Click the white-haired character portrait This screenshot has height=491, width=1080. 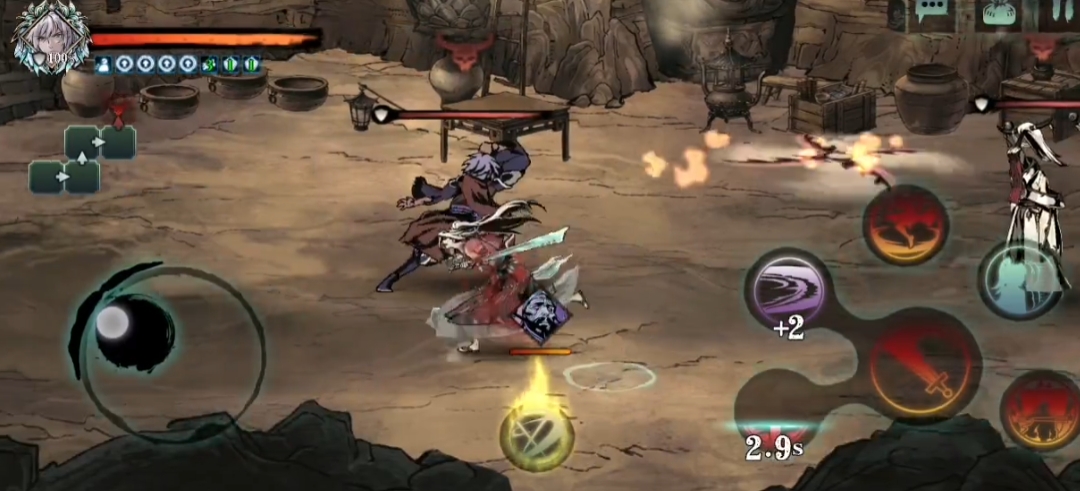(x=47, y=36)
